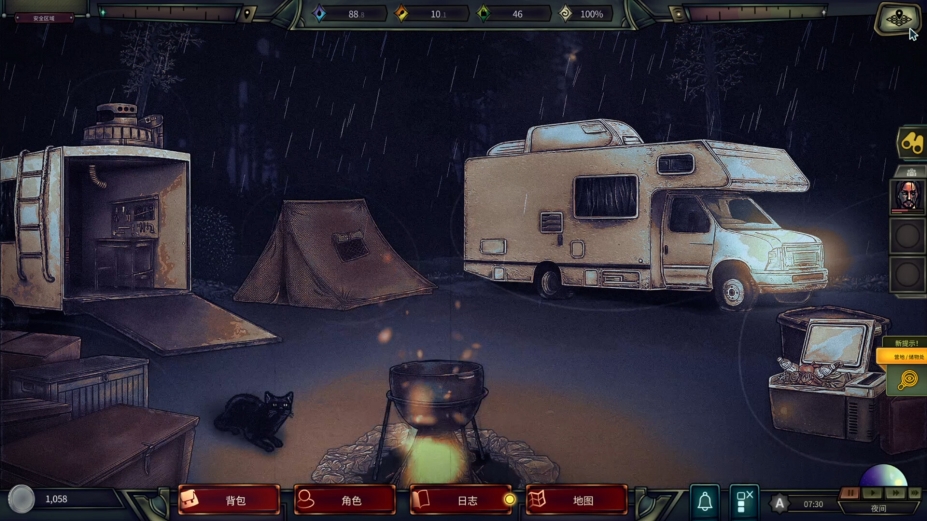927x521 pixels.
Task: Open the checklist tasks icon
Action: [x=743, y=501]
